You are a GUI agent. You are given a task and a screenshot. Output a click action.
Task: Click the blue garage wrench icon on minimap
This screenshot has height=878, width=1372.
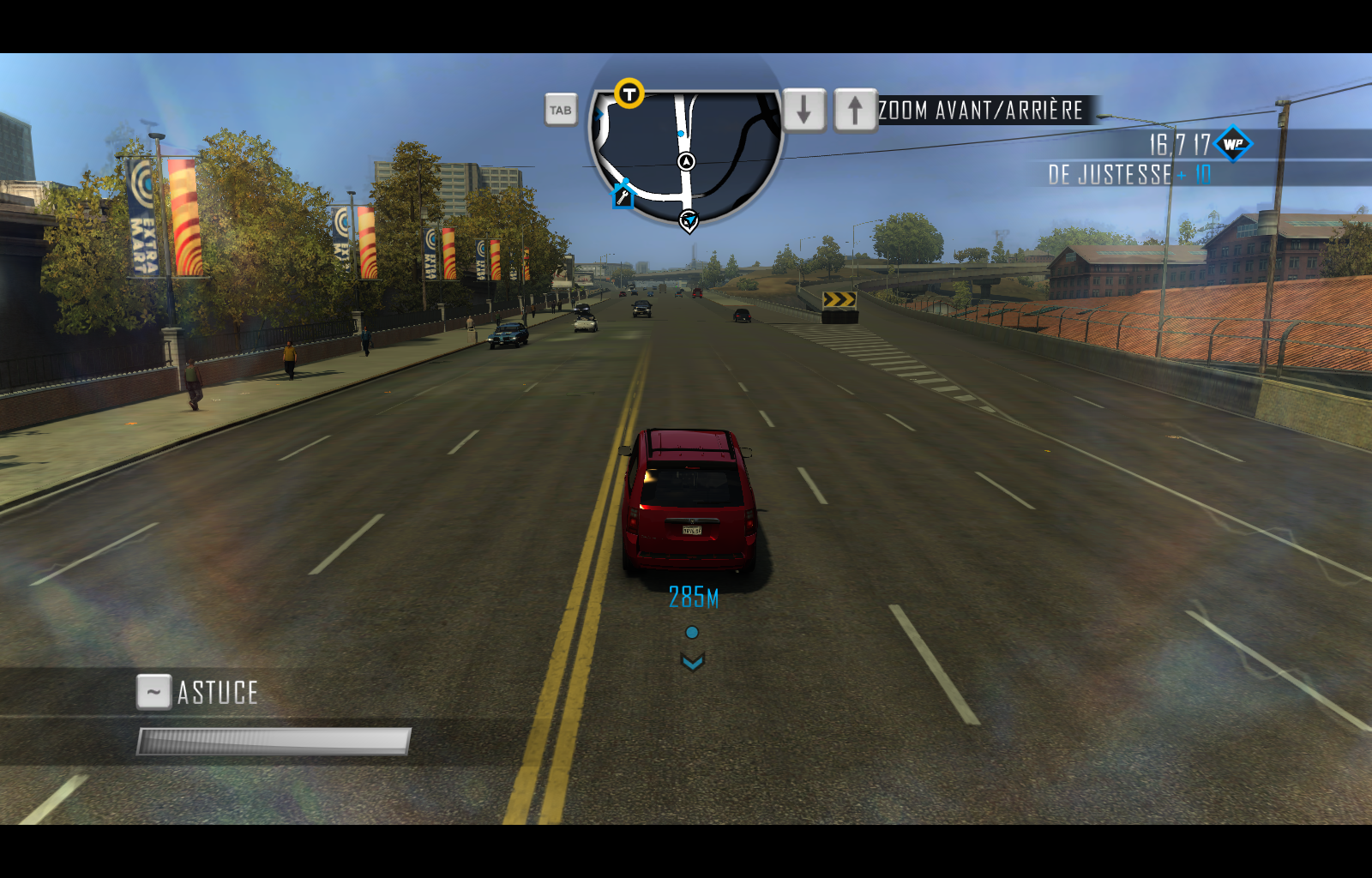point(623,197)
